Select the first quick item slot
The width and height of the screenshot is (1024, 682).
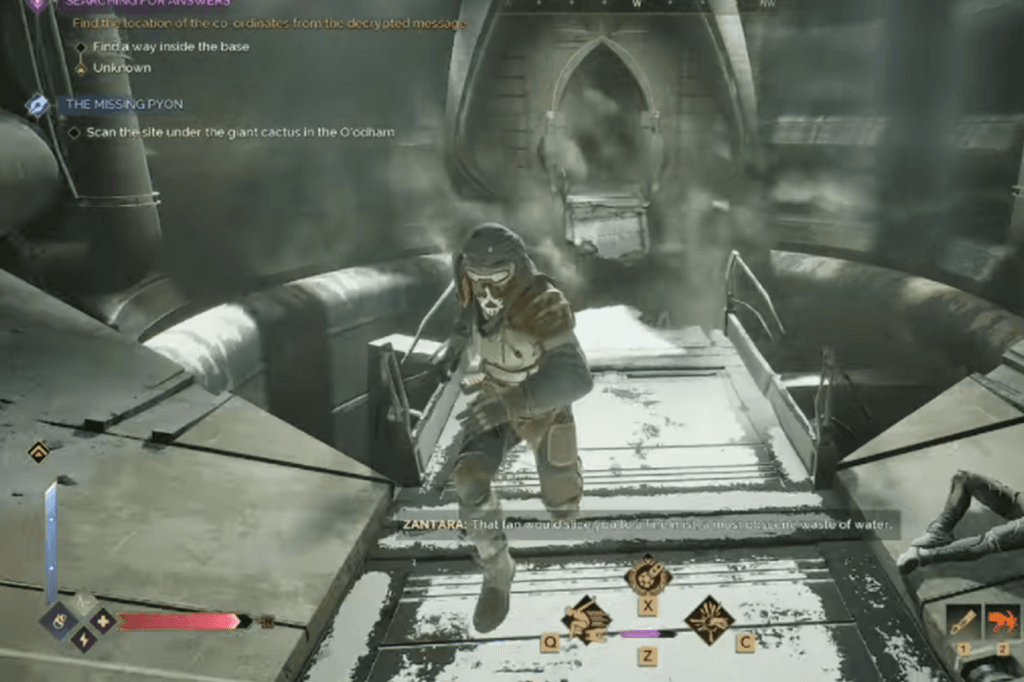pos(964,621)
